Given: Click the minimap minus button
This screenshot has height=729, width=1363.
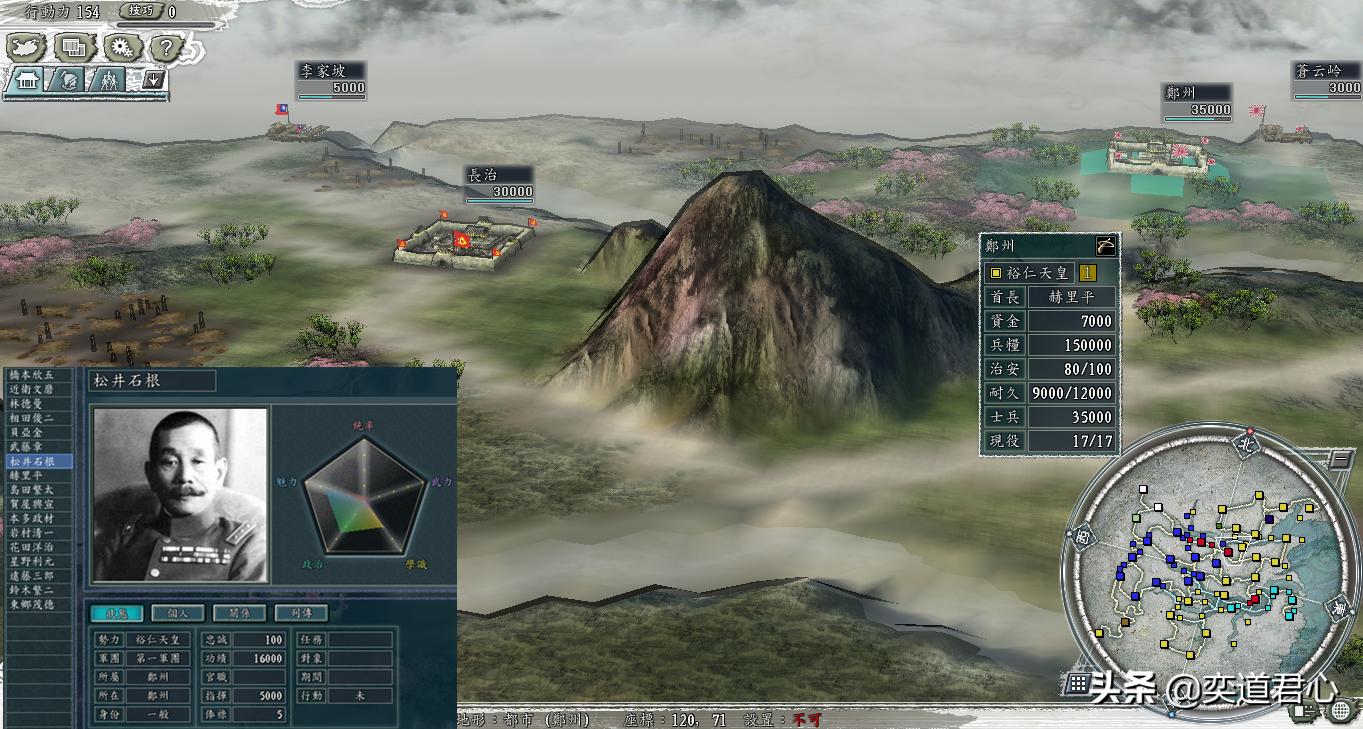Looking at the screenshot, I should 1338,461.
